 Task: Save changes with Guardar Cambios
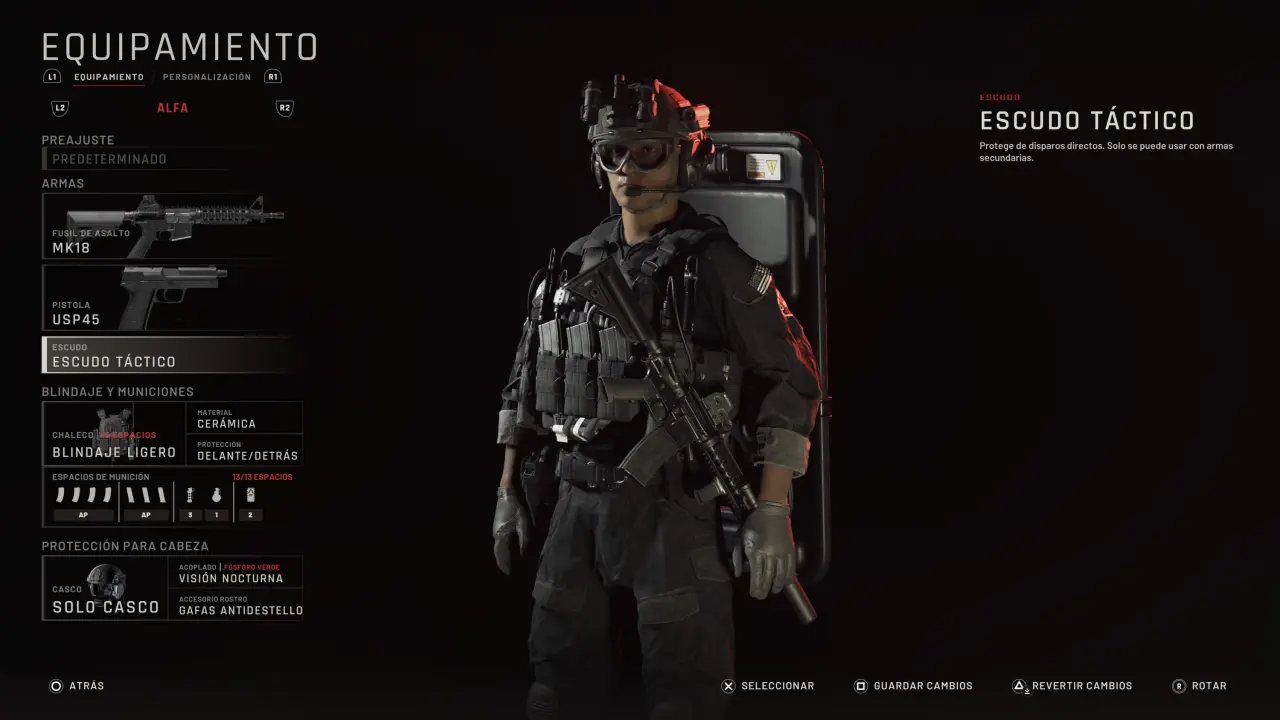[912, 686]
